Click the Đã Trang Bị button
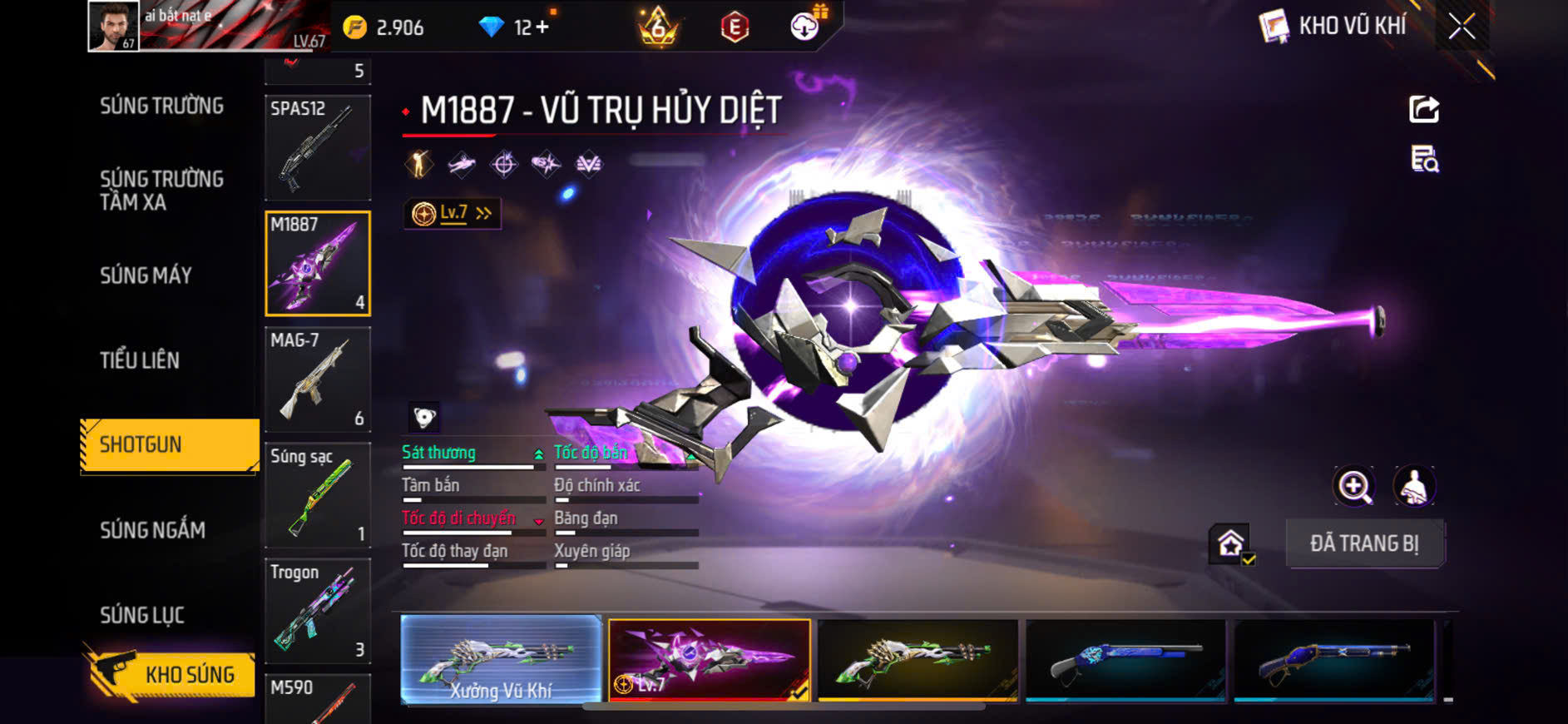Image resolution: width=1568 pixels, height=724 pixels. (1364, 543)
